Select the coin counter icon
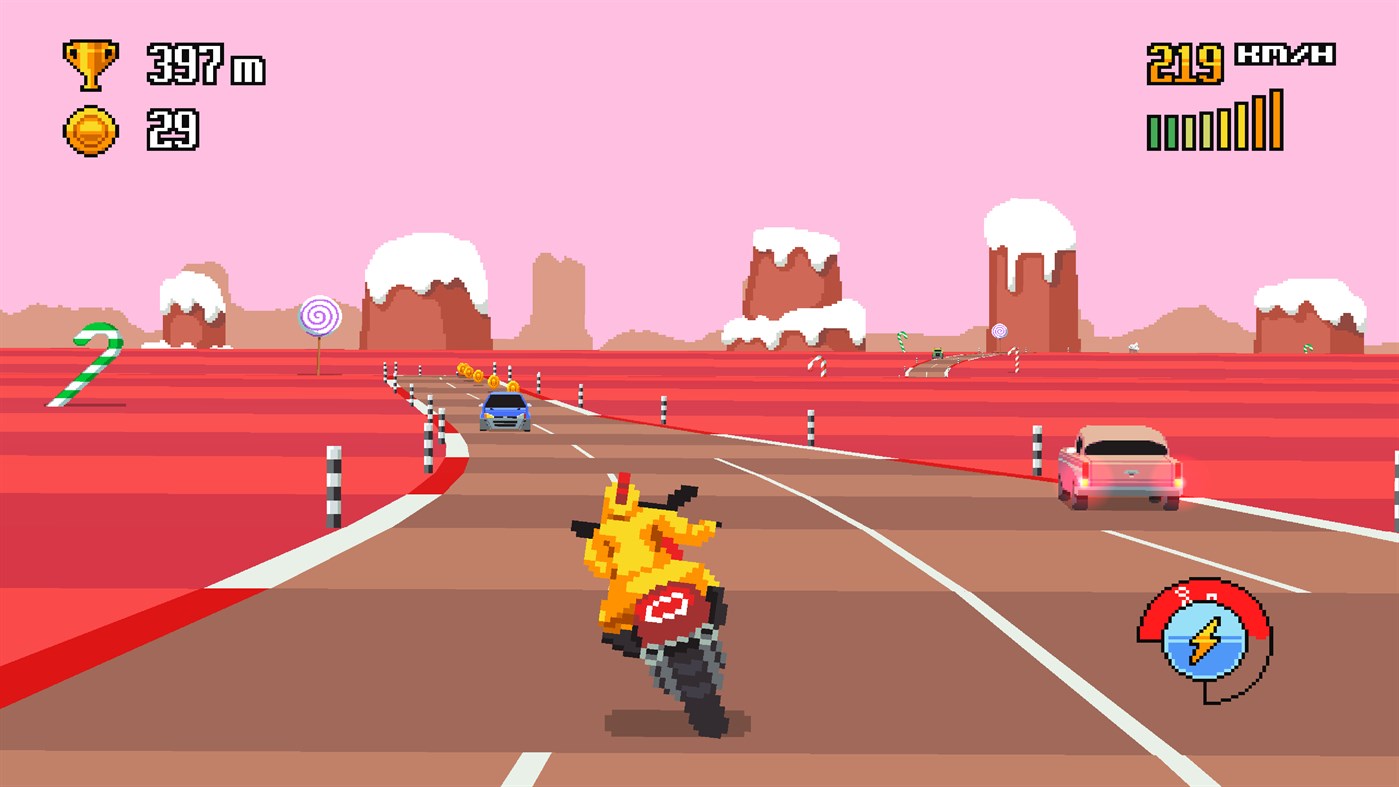This screenshot has width=1399, height=787. 90,128
